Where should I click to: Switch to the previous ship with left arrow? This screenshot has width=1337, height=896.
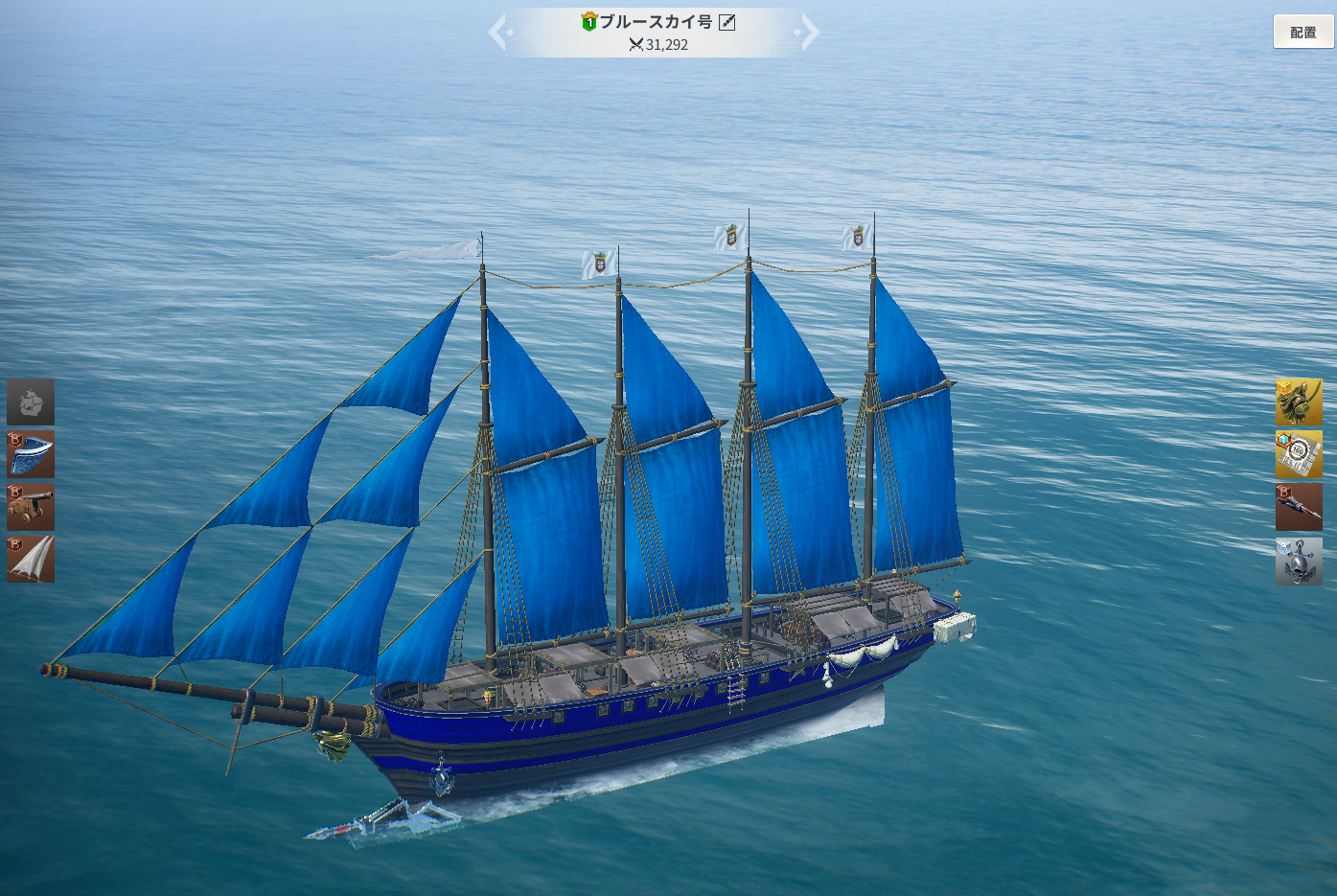(498, 32)
